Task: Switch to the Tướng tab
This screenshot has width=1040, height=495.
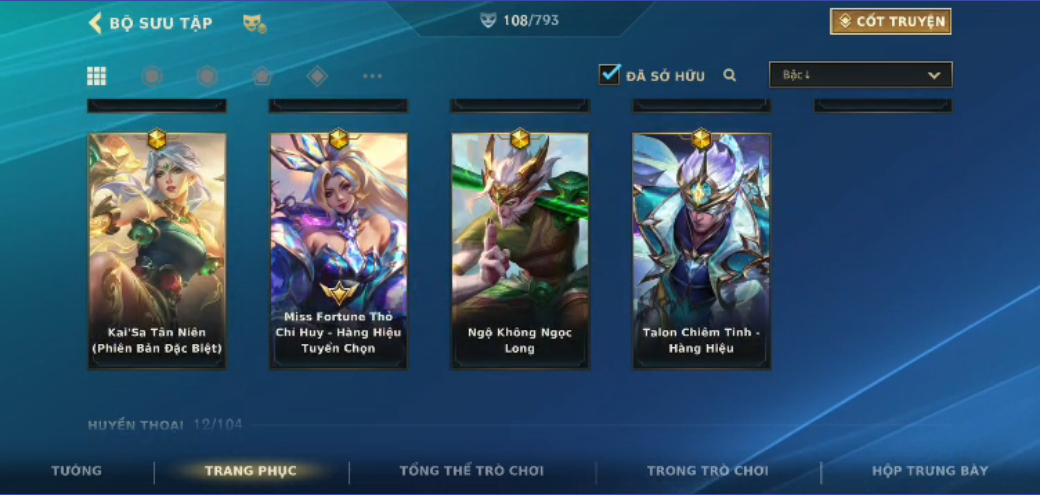Action: [77, 471]
